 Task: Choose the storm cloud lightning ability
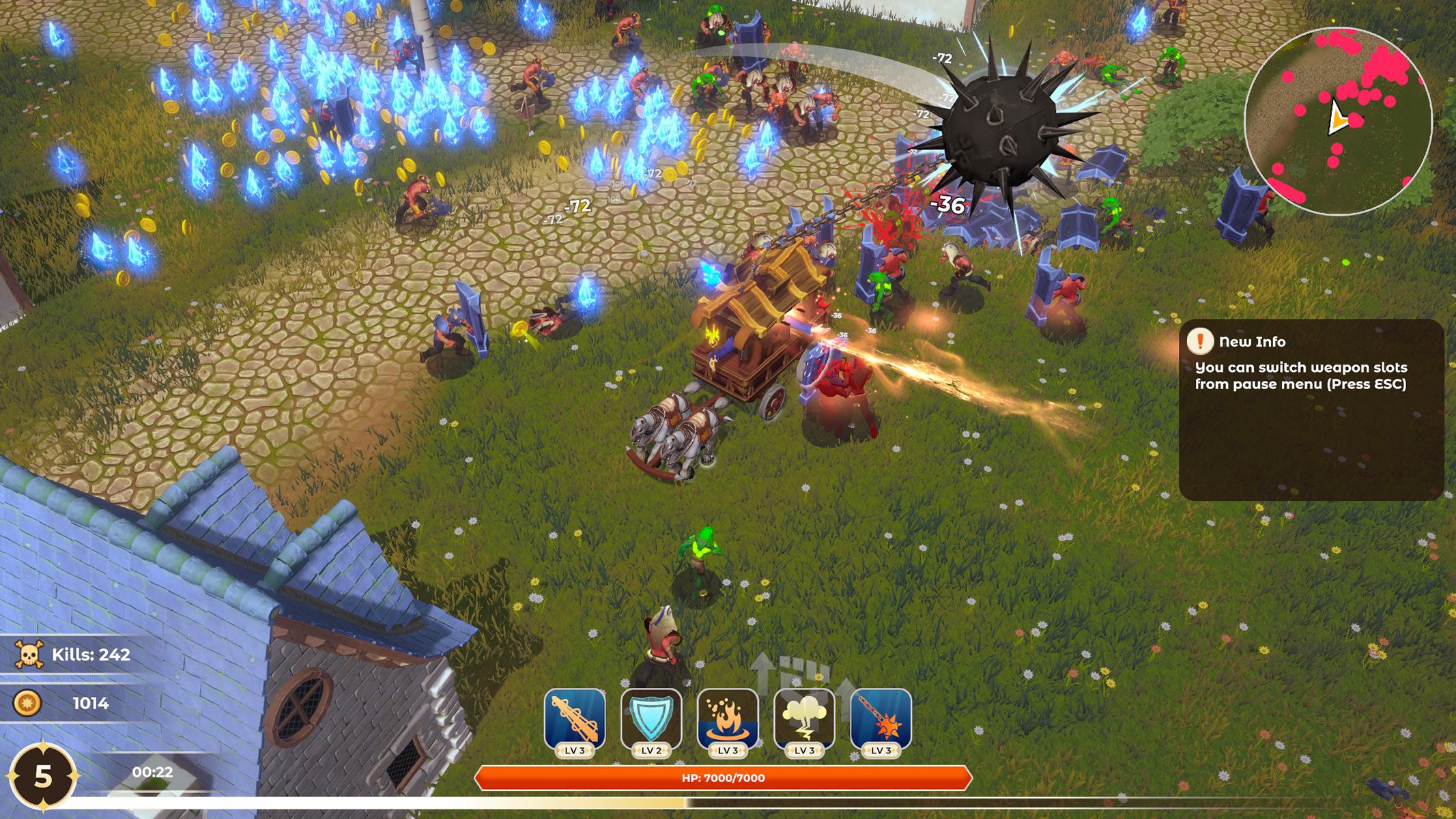[x=804, y=719]
